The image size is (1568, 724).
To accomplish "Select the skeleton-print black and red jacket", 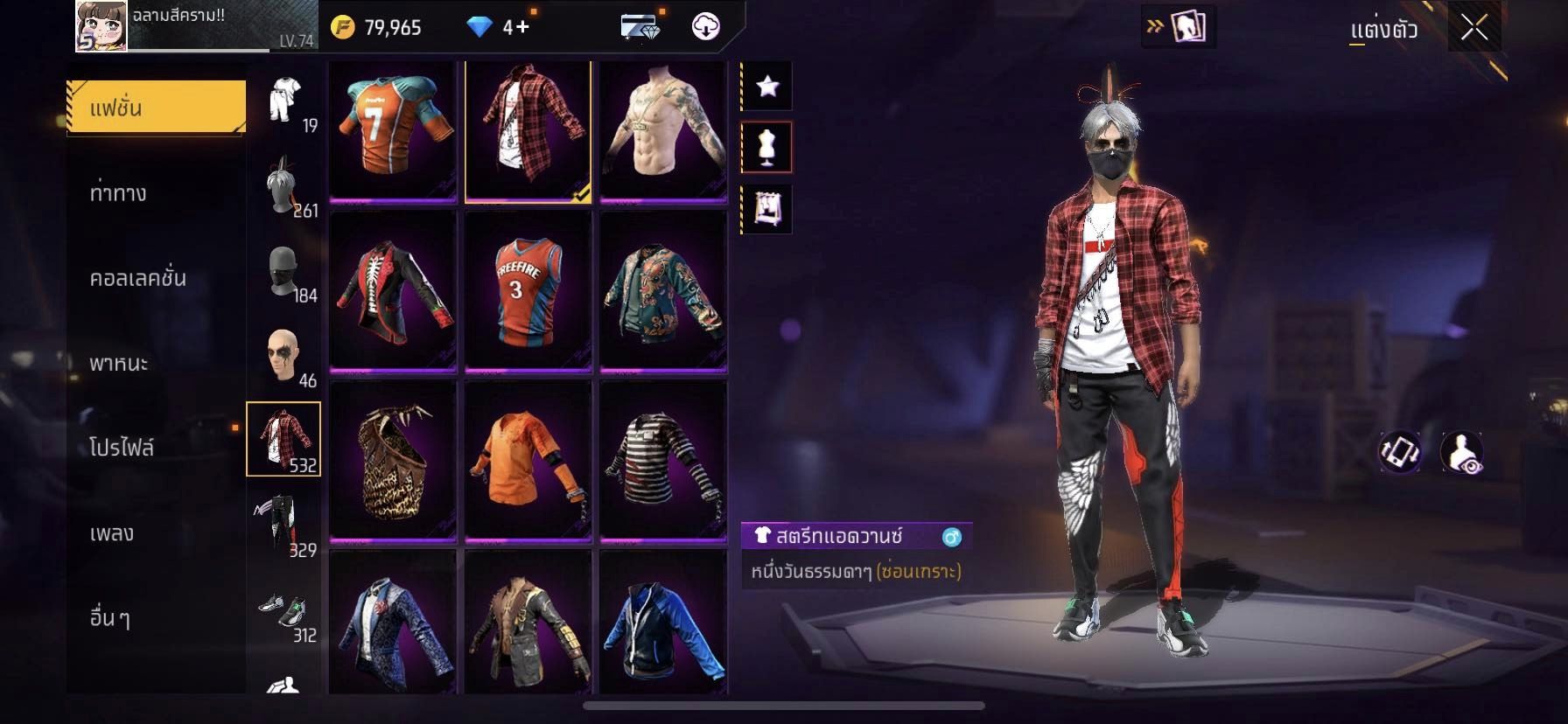I will click(x=393, y=291).
